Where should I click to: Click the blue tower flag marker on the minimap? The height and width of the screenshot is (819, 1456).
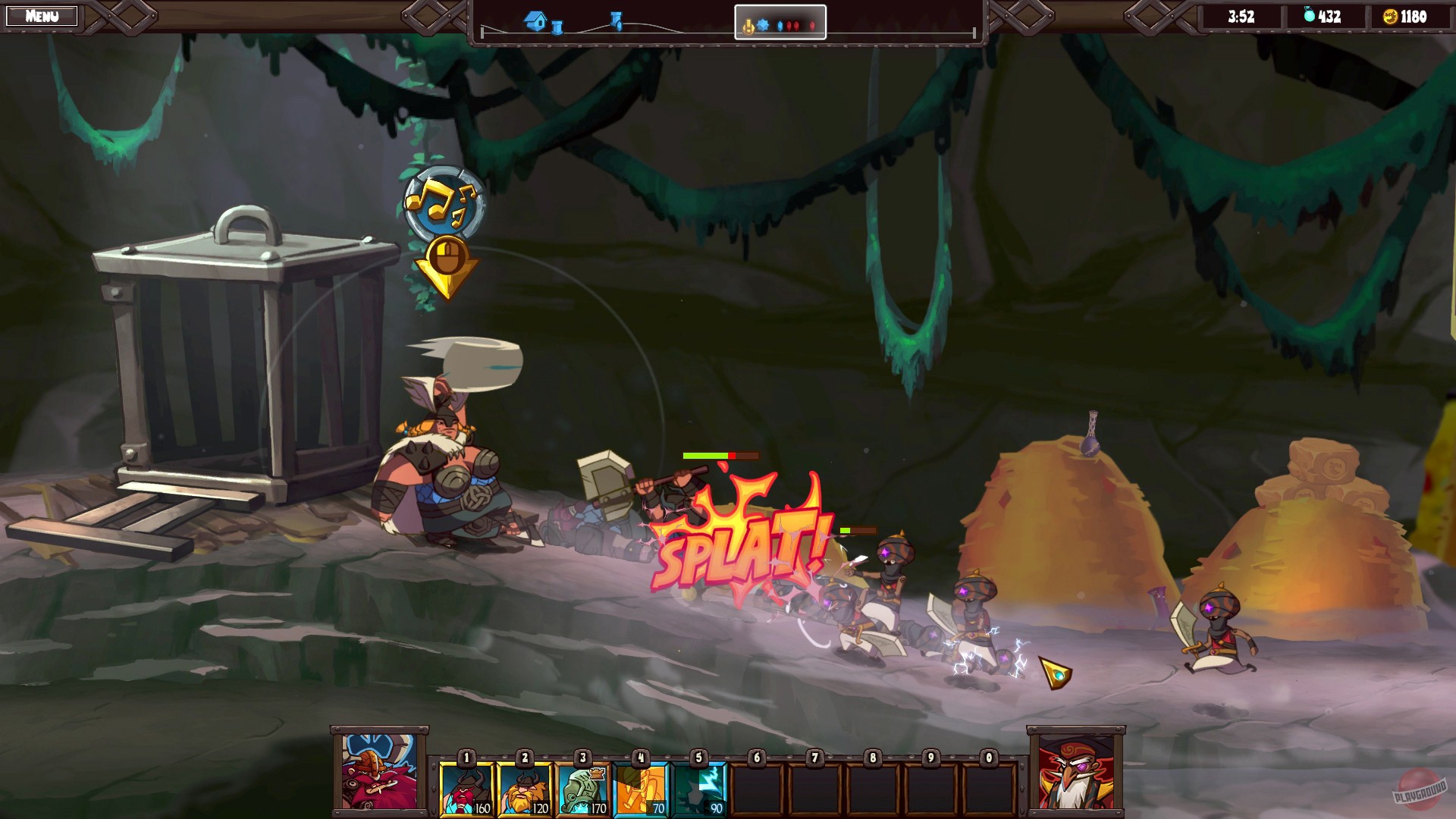click(614, 19)
